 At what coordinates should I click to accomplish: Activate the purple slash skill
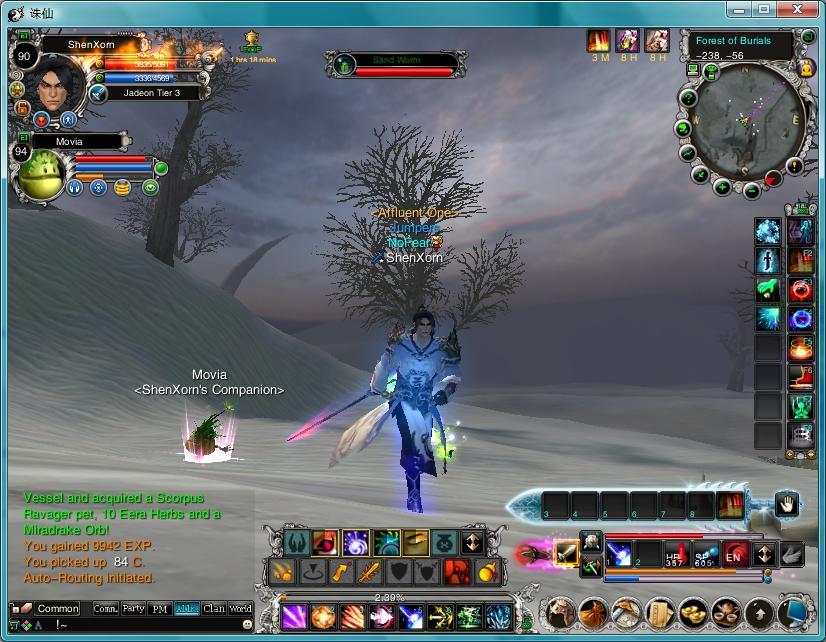coord(294,616)
